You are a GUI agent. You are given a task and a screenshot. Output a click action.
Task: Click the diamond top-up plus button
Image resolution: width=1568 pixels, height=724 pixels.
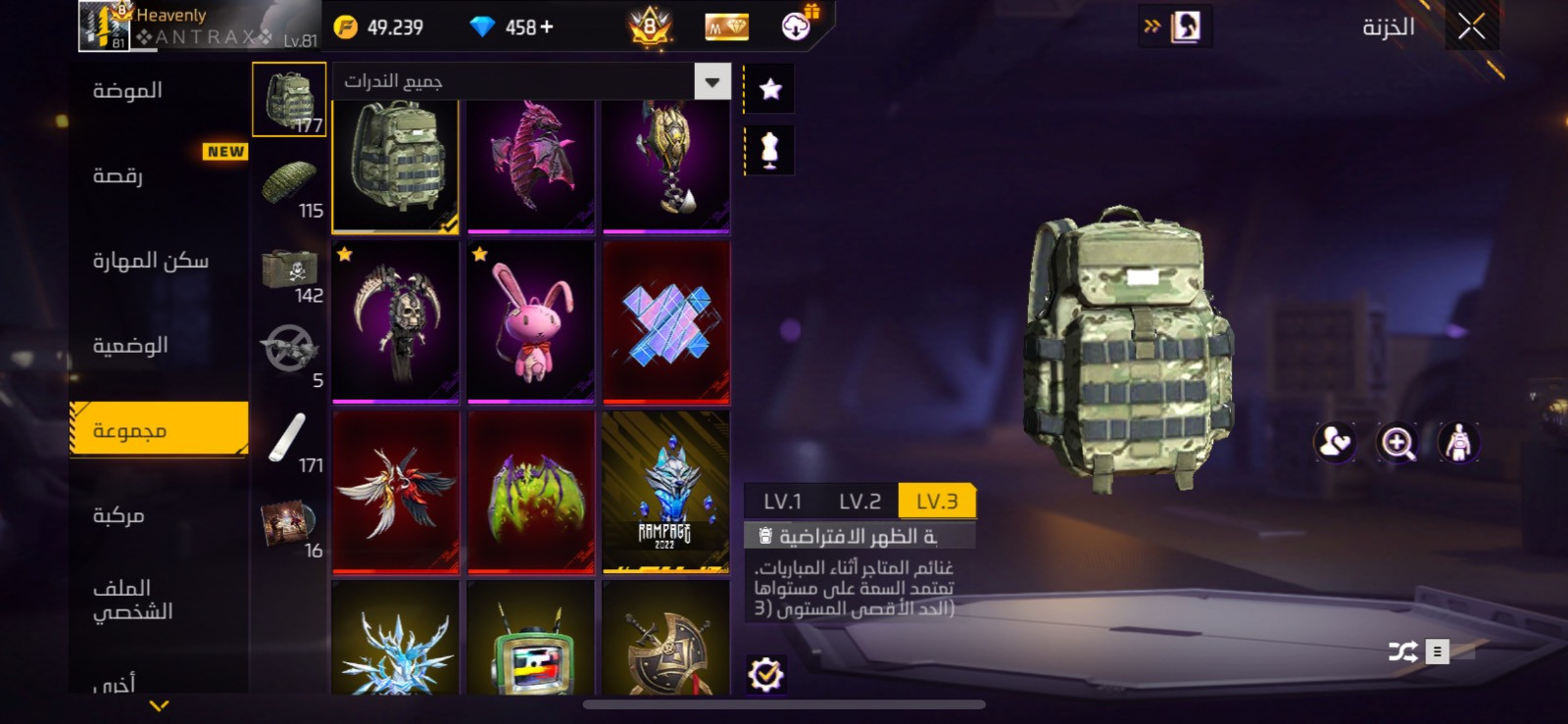(x=547, y=27)
